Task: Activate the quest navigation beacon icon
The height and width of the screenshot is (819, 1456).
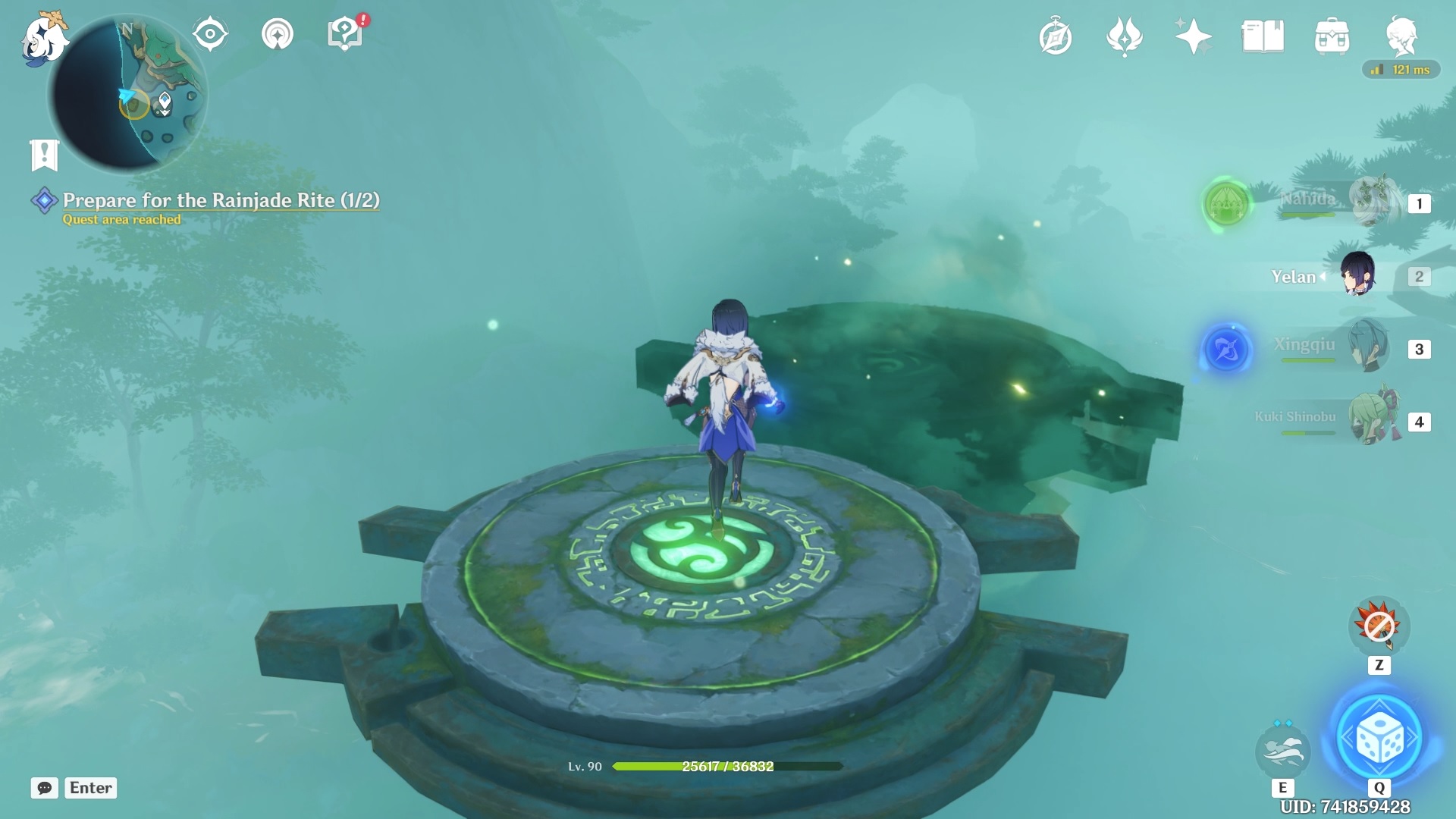Action: click(278, 33)
